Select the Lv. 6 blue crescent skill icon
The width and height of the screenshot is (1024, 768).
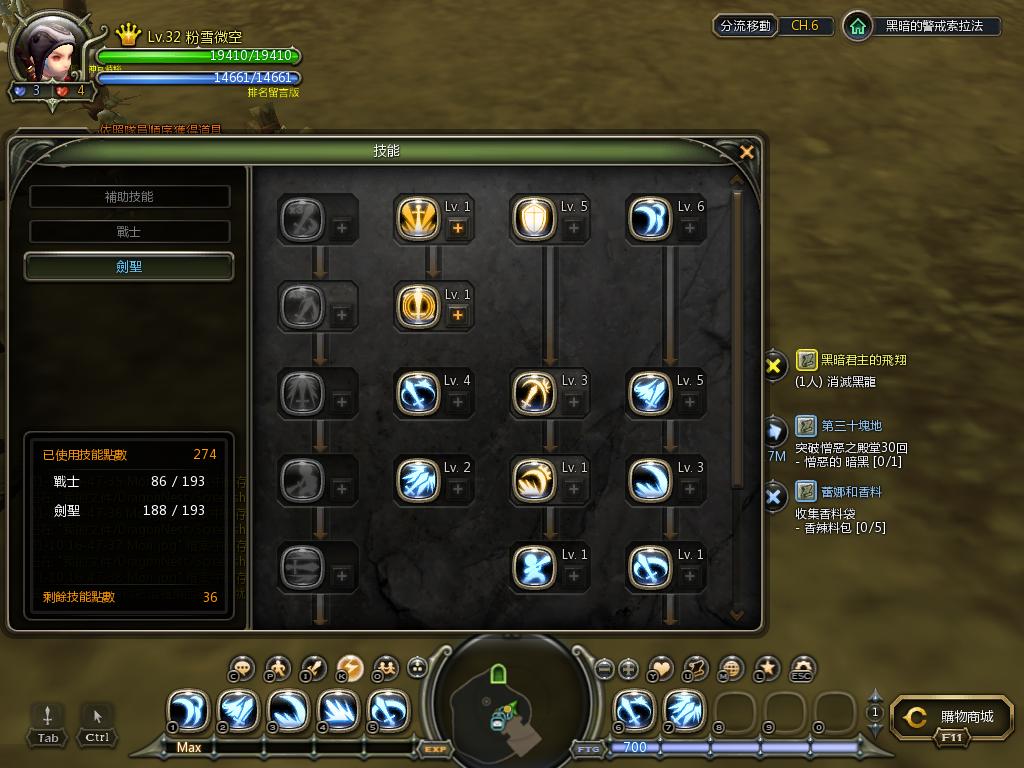tap(649, 219)
